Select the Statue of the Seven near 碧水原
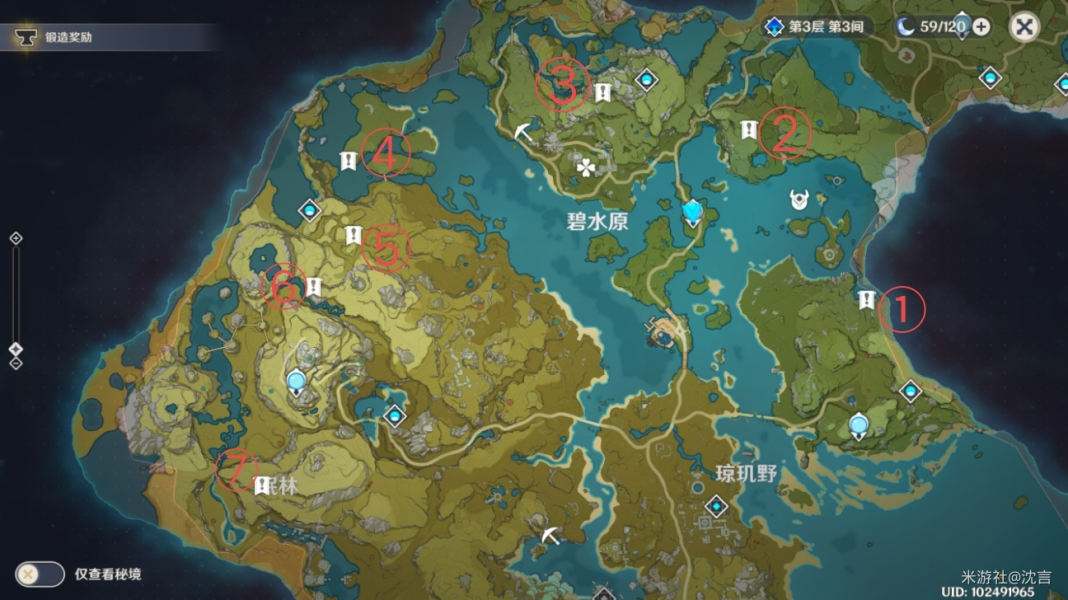This screenshot has width=1068, height=600. (x=693, y=211)
